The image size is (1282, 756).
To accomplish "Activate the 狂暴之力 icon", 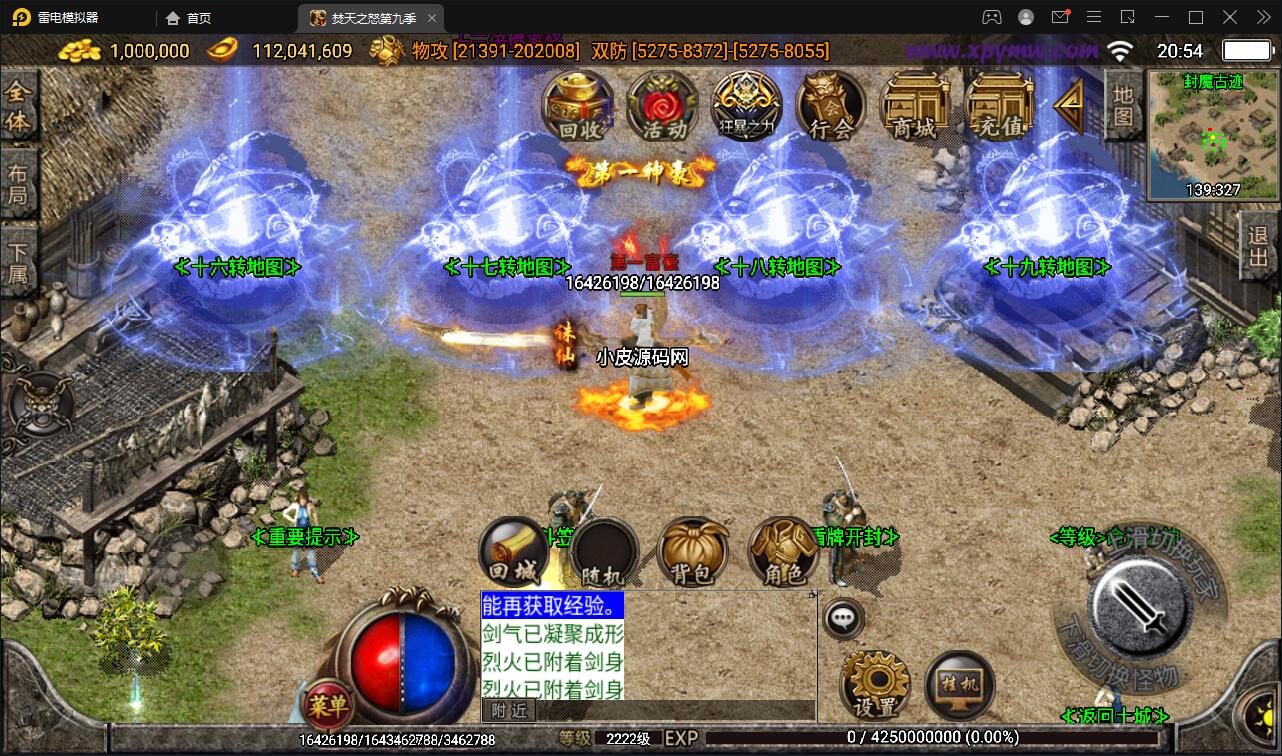I will [x=746, y=105].
